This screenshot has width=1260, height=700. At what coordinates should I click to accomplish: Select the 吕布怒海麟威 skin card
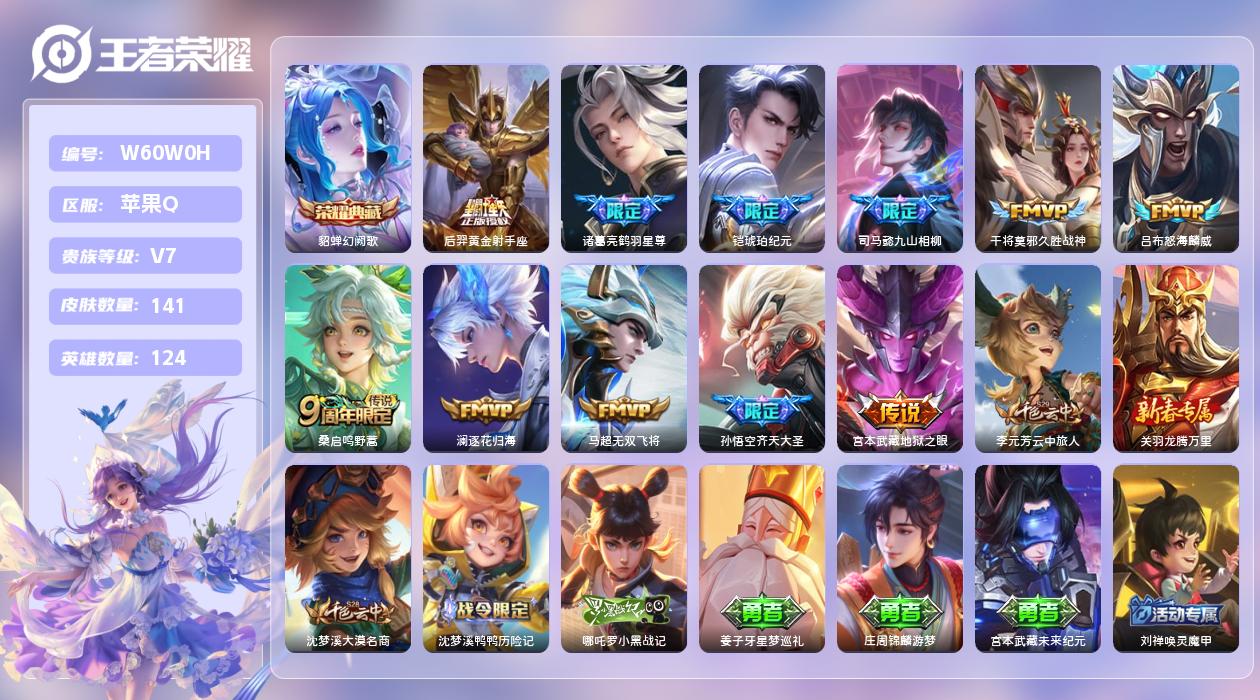[x=1176, y=158]
